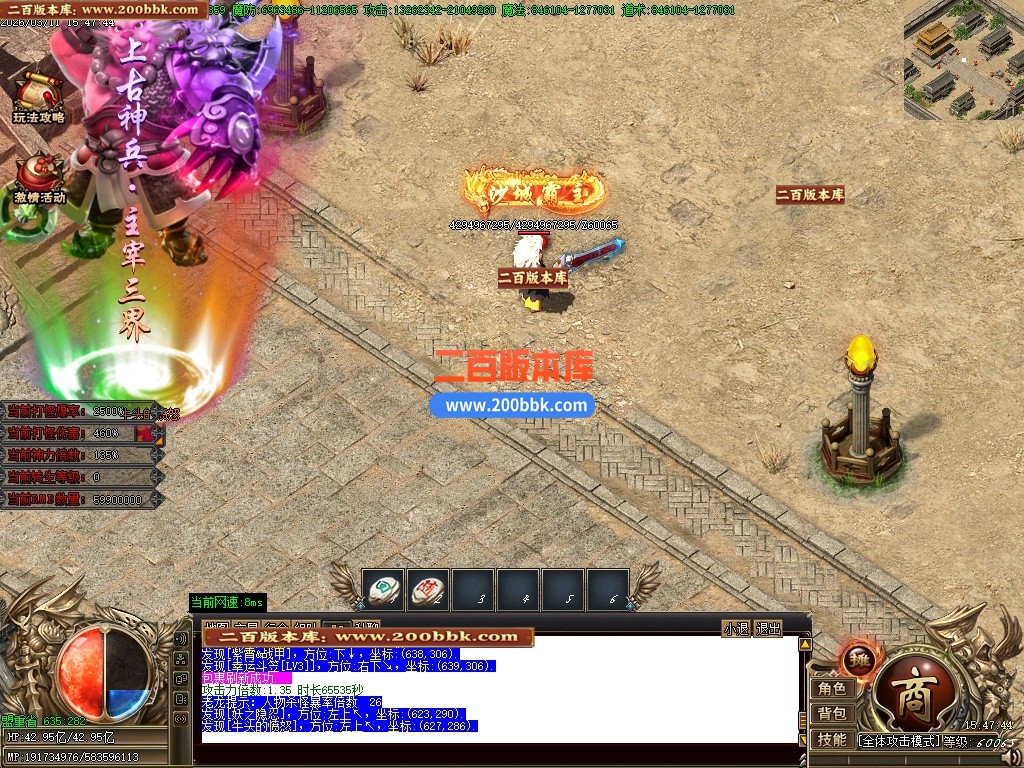Open the large 商 shop orb
Image resolution: width=1024 pixels, height=768 pixels.
[910, 694]
